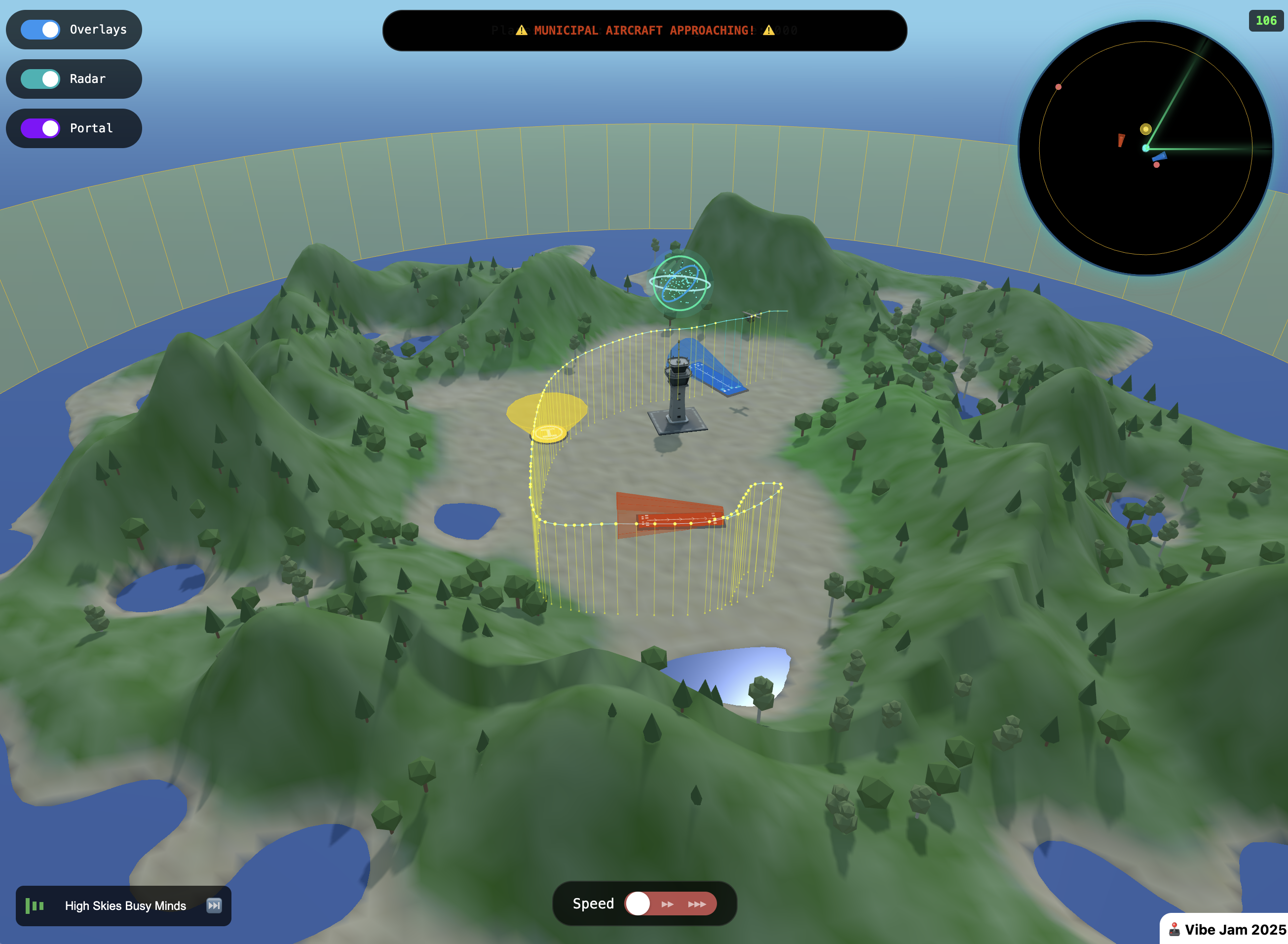Select the High Skies Busy Minds track title
Viewport: 1288px width, 944px height.
tap(126, 905)
